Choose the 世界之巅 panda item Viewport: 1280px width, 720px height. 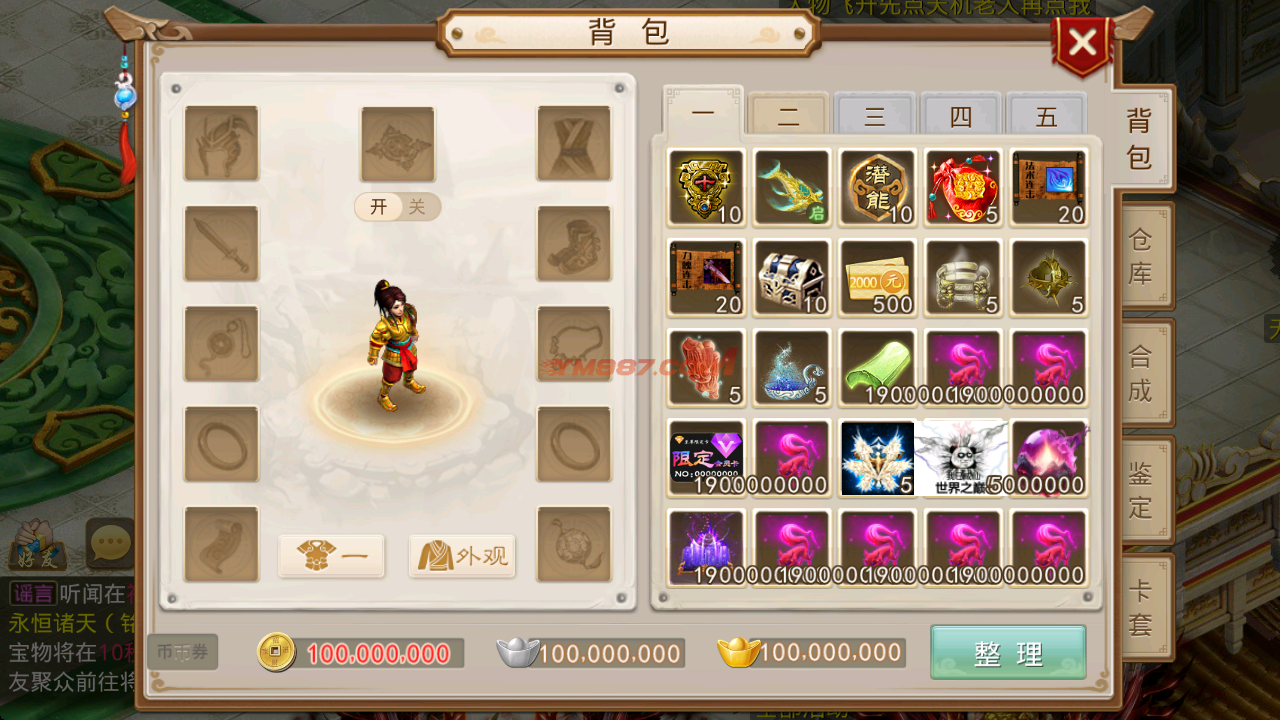963,457
